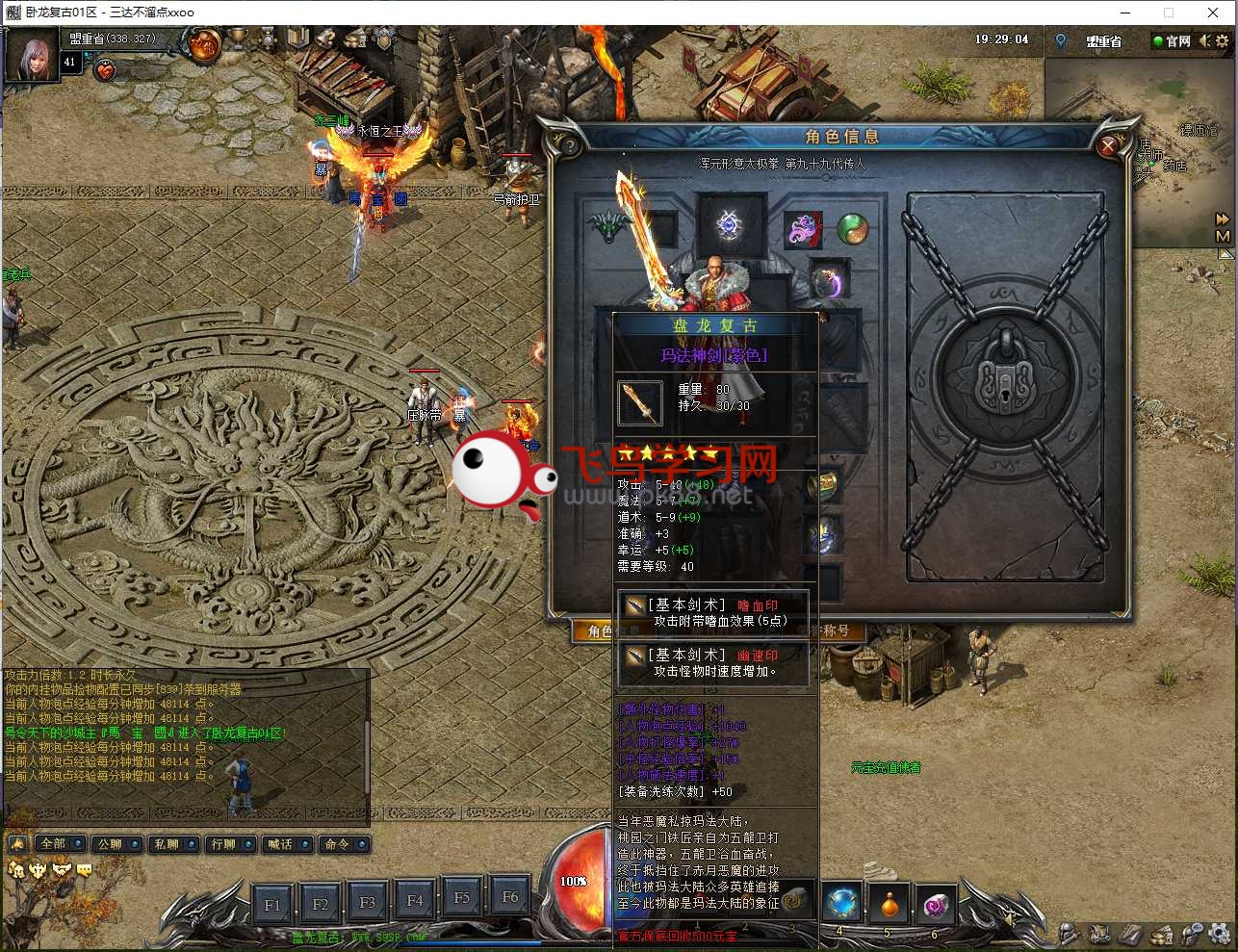
Task: Use the purple scroll in slot 6
Action: click(x=936, y=904)
